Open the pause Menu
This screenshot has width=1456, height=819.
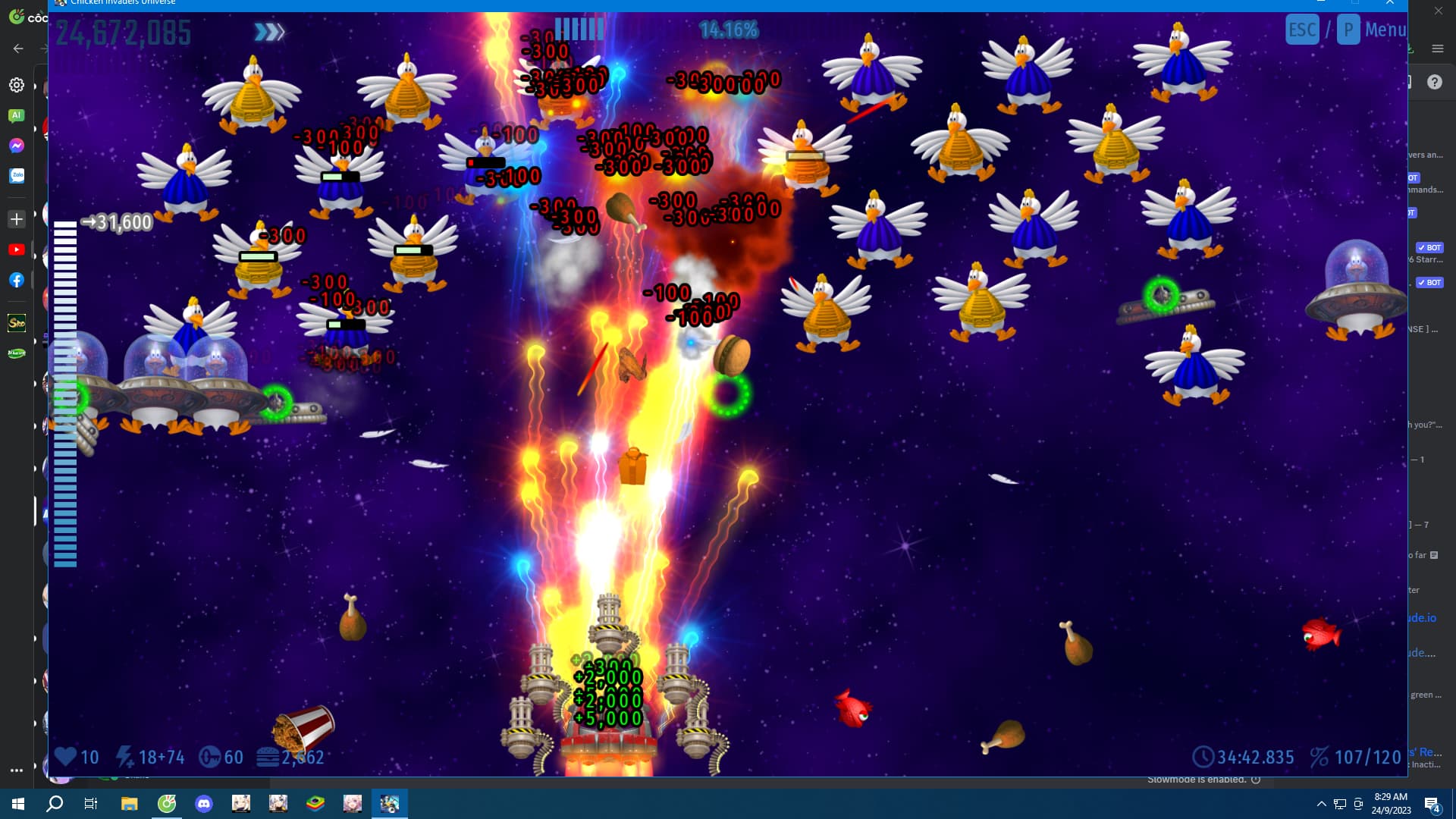tap(1385, 30)
